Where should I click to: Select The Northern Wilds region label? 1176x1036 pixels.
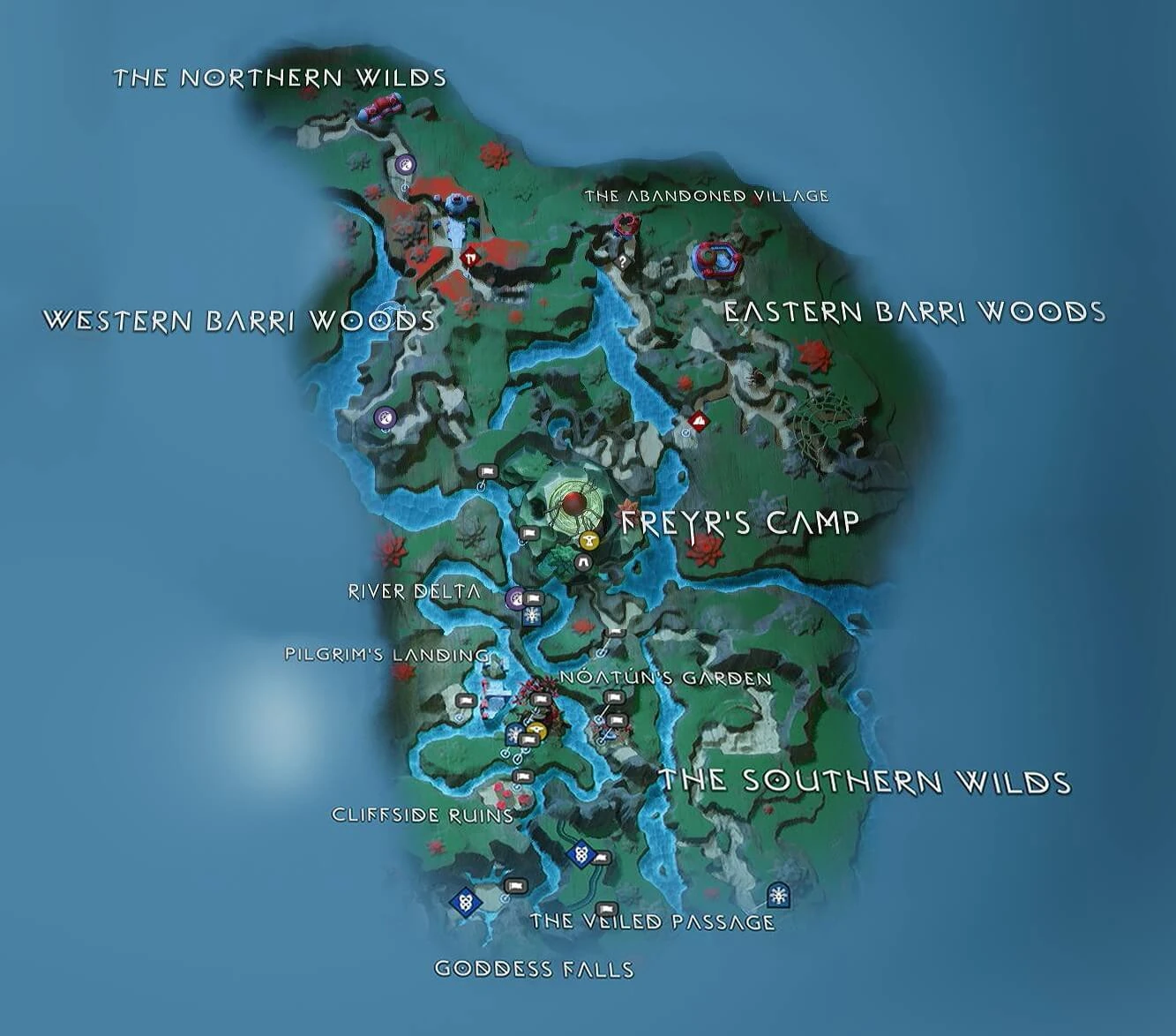[281, 78]
